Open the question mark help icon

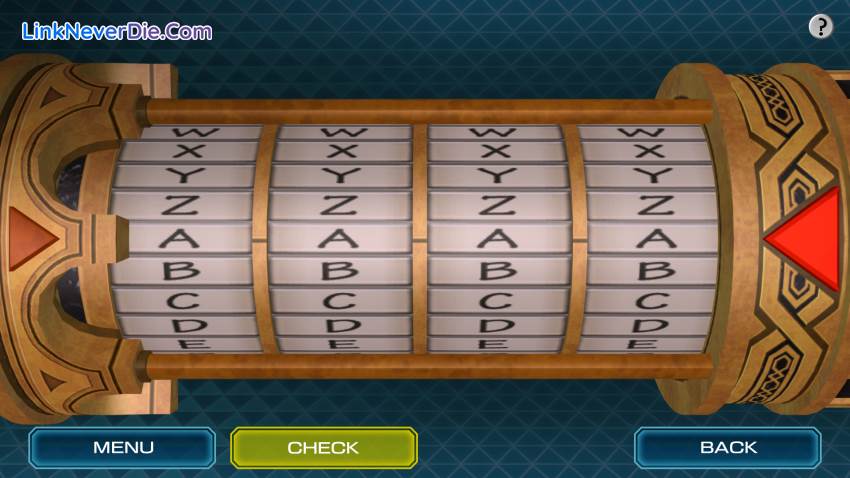click(820, 27)
